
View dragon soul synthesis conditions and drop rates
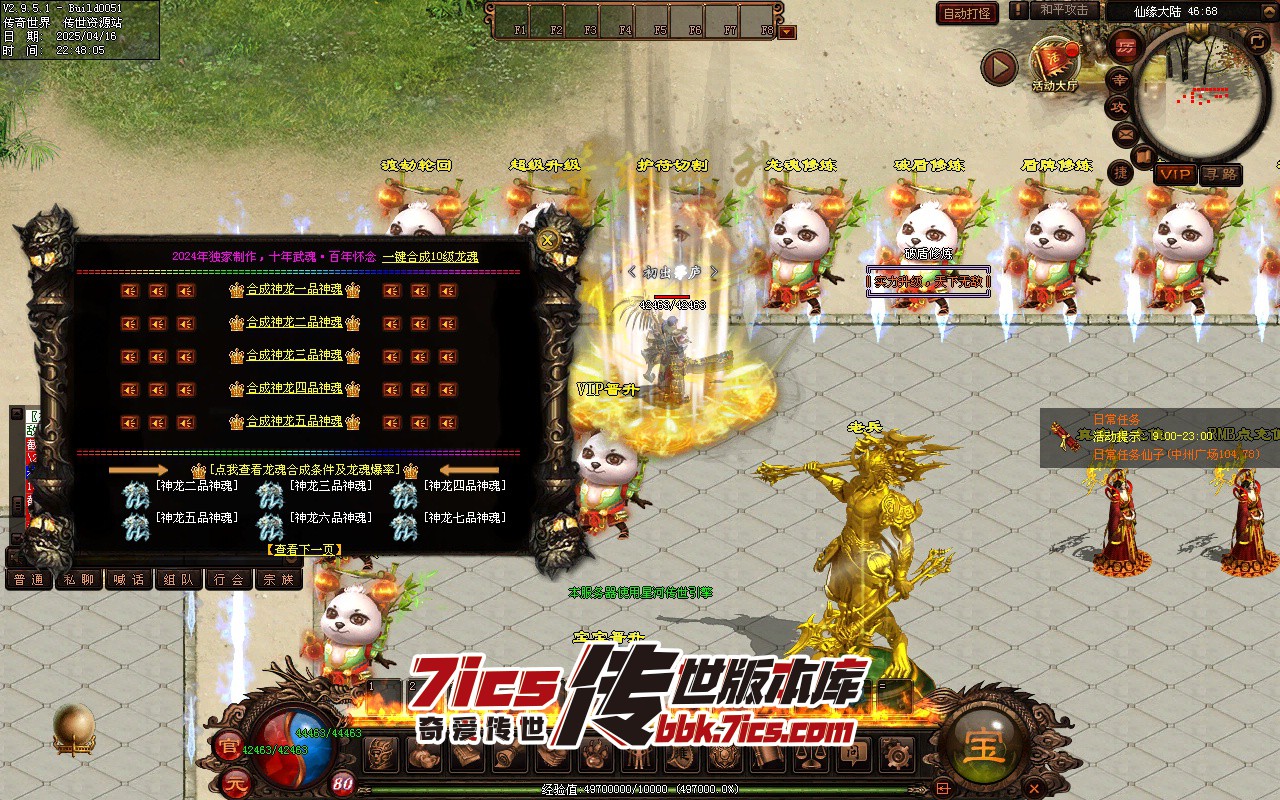pos(304,469)
